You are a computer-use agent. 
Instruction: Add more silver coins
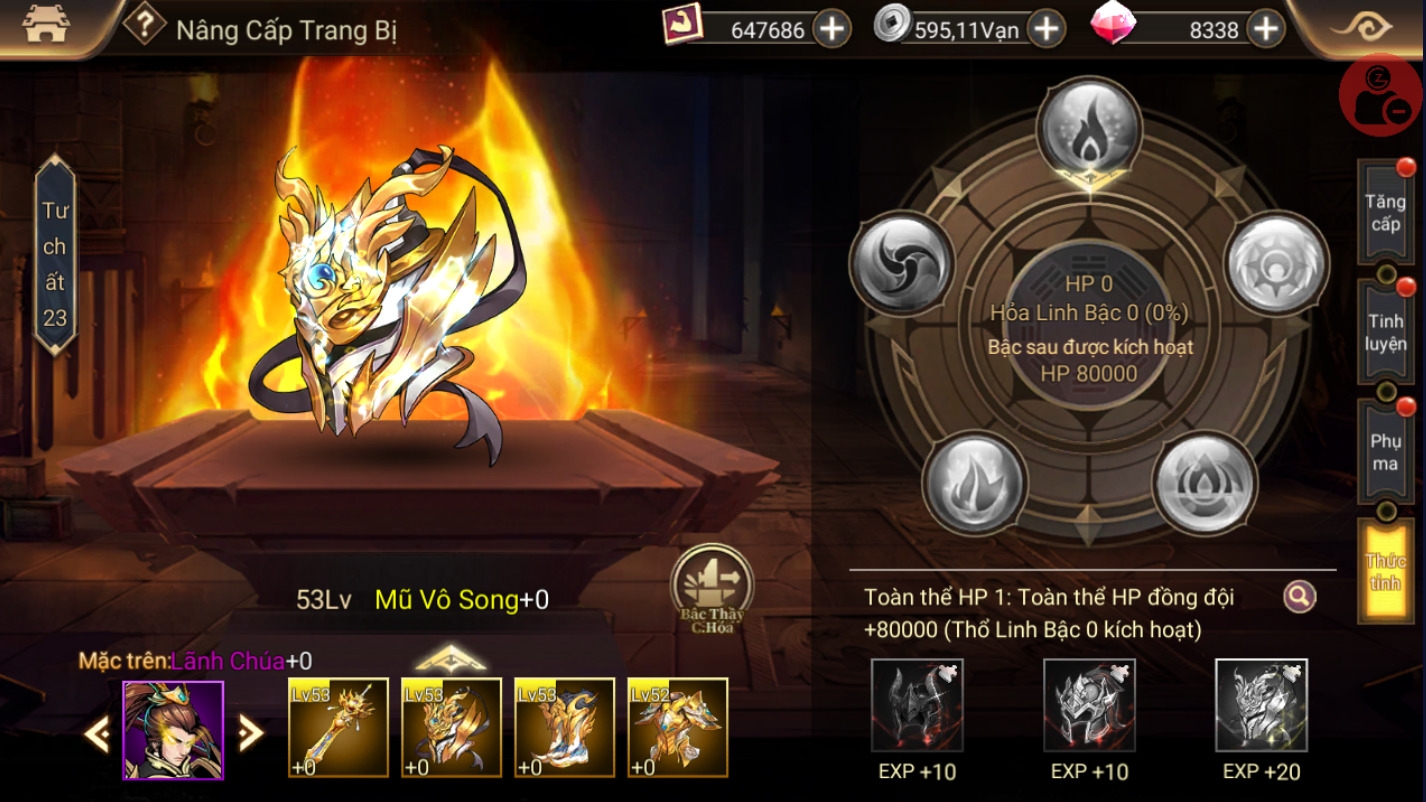1046,29
